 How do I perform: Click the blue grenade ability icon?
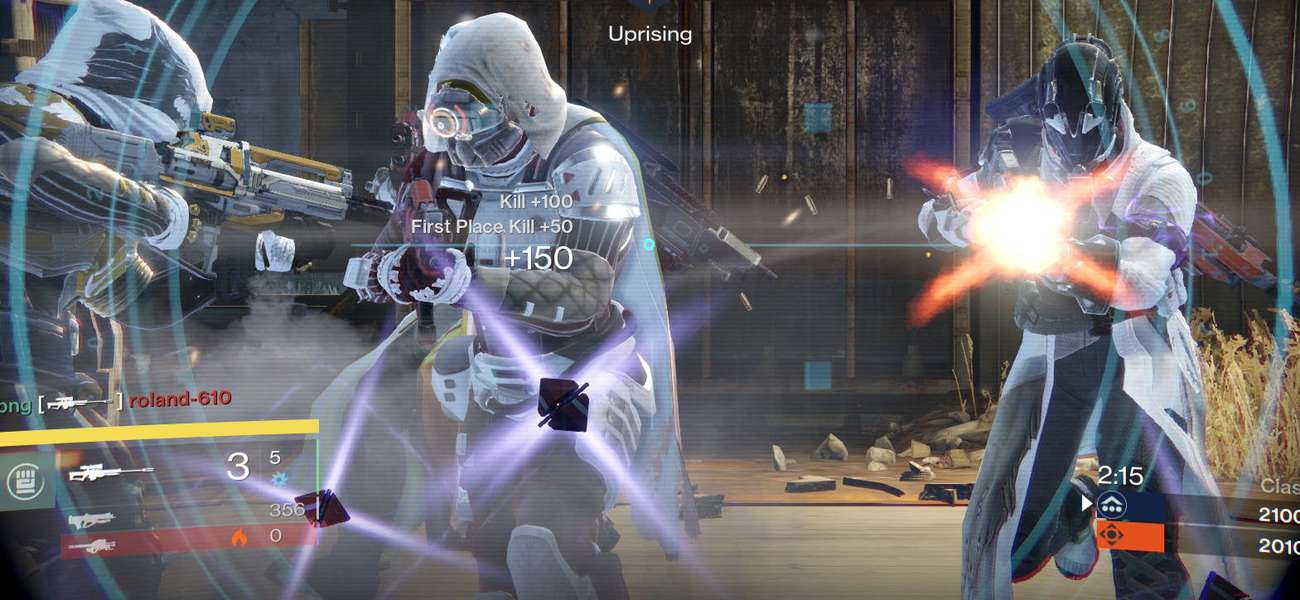pyautogui.click(x=278, y=479)
